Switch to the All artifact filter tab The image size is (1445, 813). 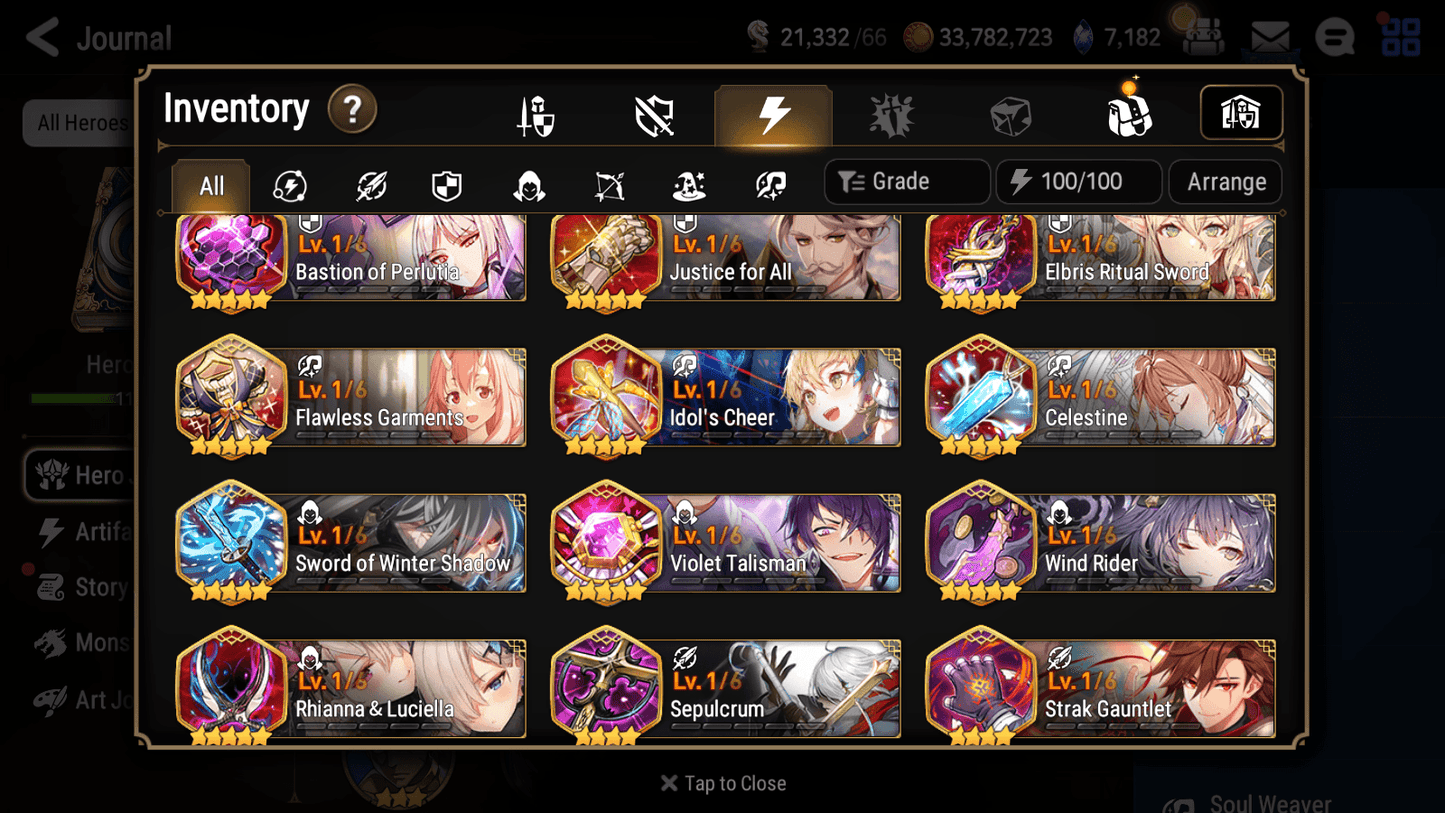[209, 184]
